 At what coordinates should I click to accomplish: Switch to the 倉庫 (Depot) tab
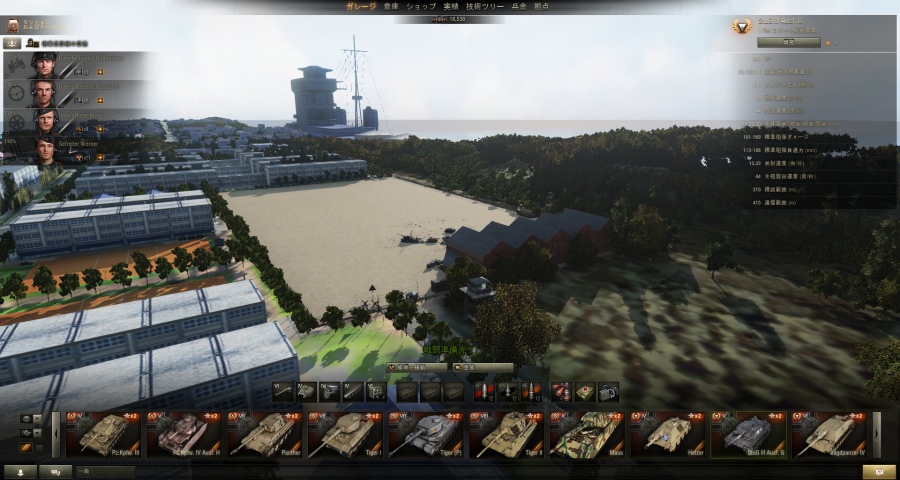[x=392, y=6]
